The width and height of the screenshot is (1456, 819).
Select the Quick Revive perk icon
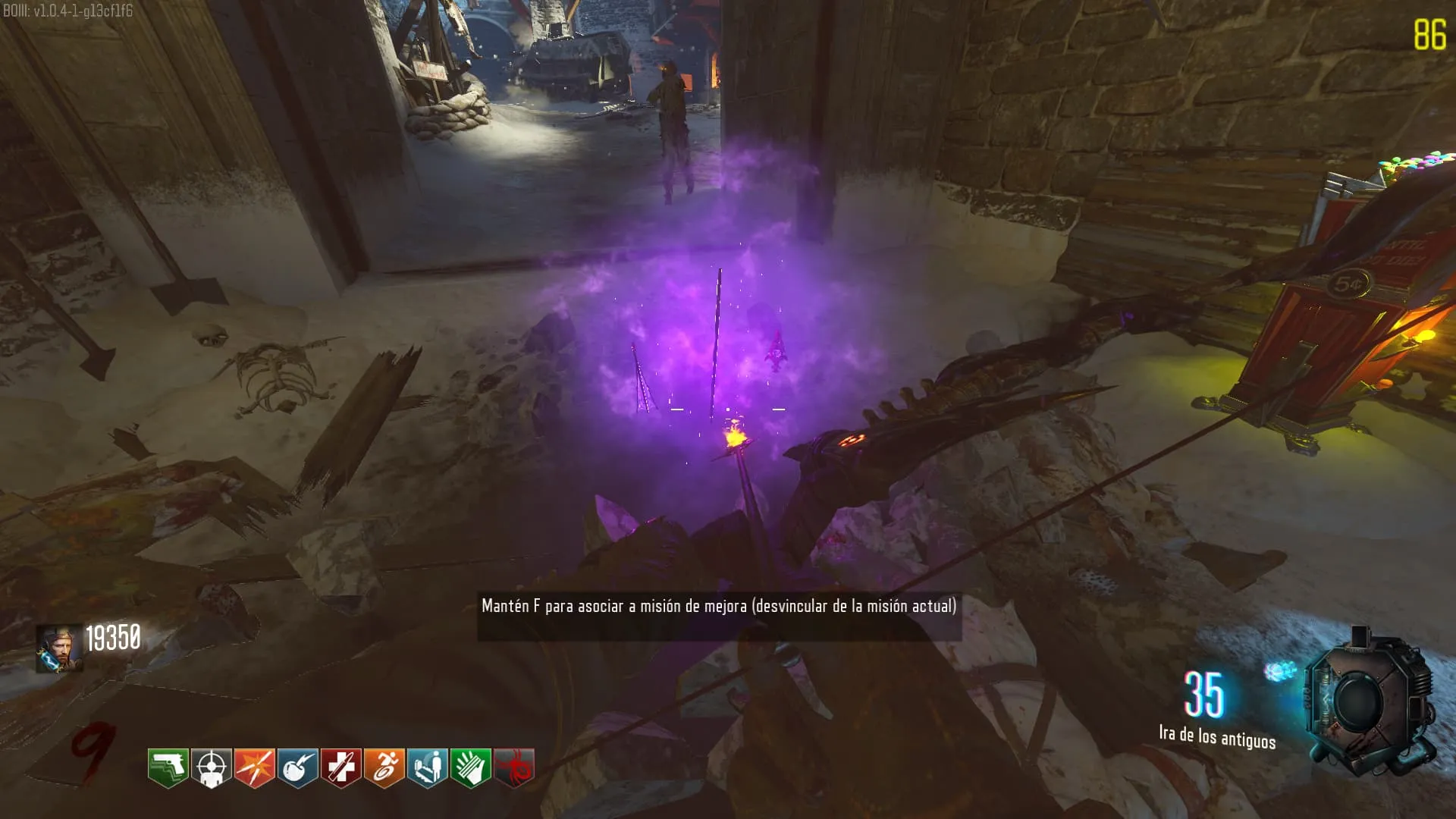click(427, 768)
